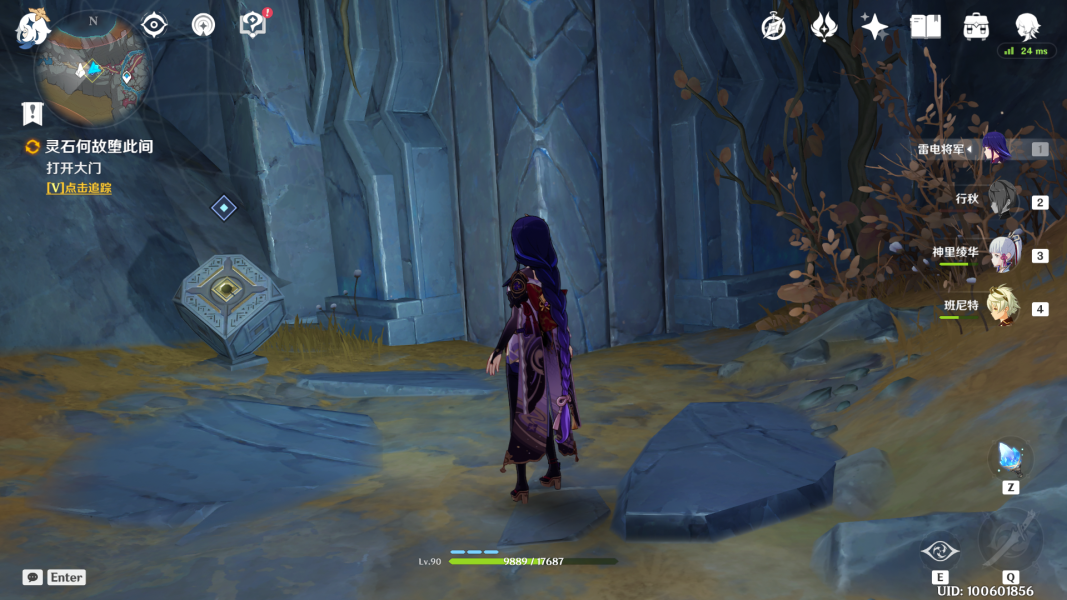Open the inventory backpack
Viewport: 1067px width, 600px height.
click(976, 27)
